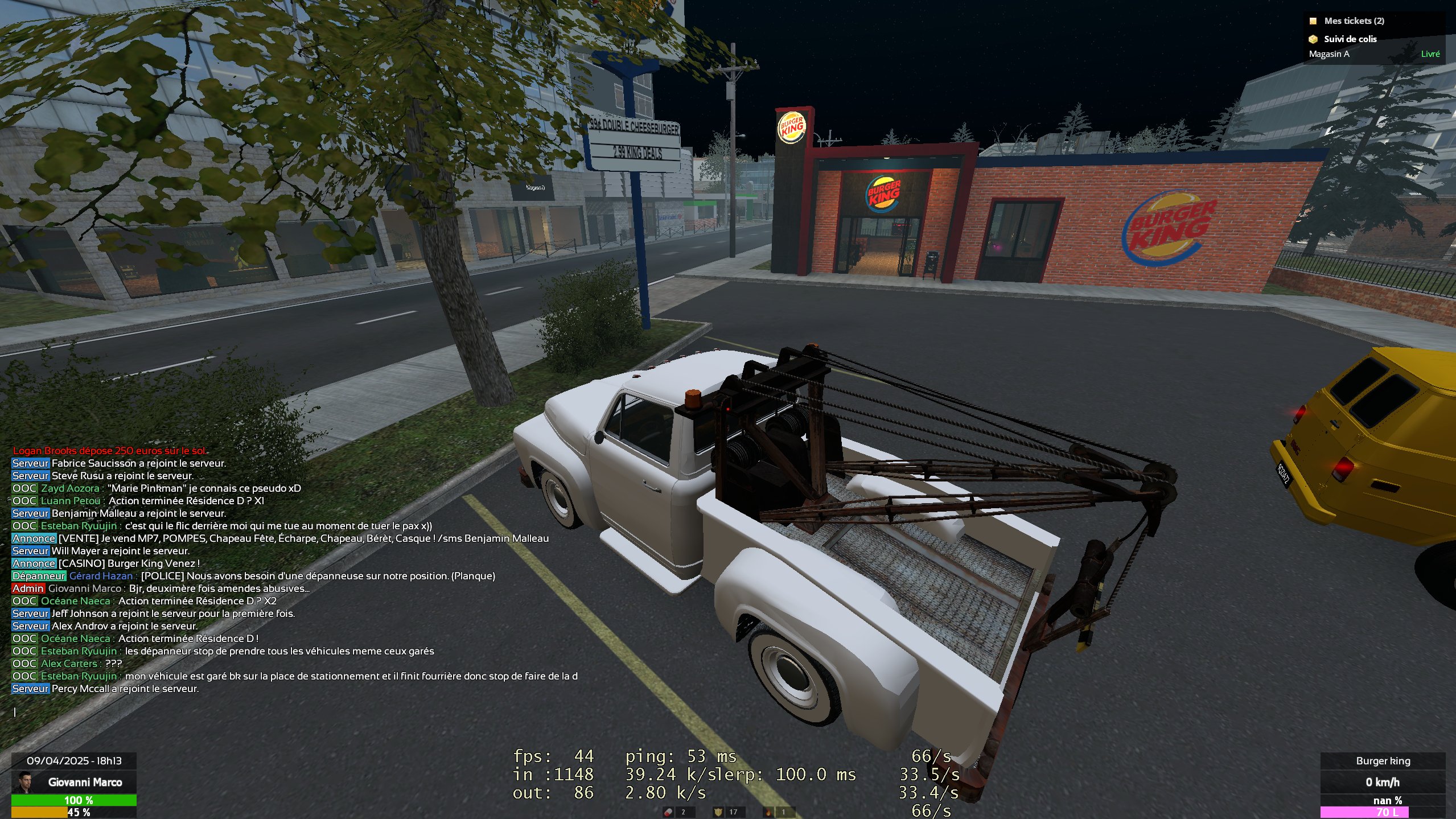The width and height of the screenshot is (1456, 819).
Task: Click the gold shield badge icon
Action: point(718,812)
